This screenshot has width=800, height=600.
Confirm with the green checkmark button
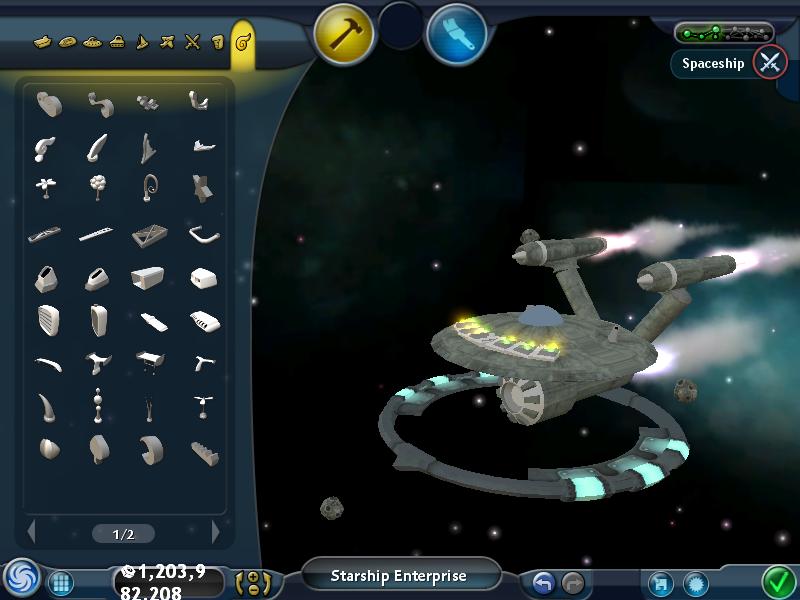pyautogui.click(x=777, y=580)
